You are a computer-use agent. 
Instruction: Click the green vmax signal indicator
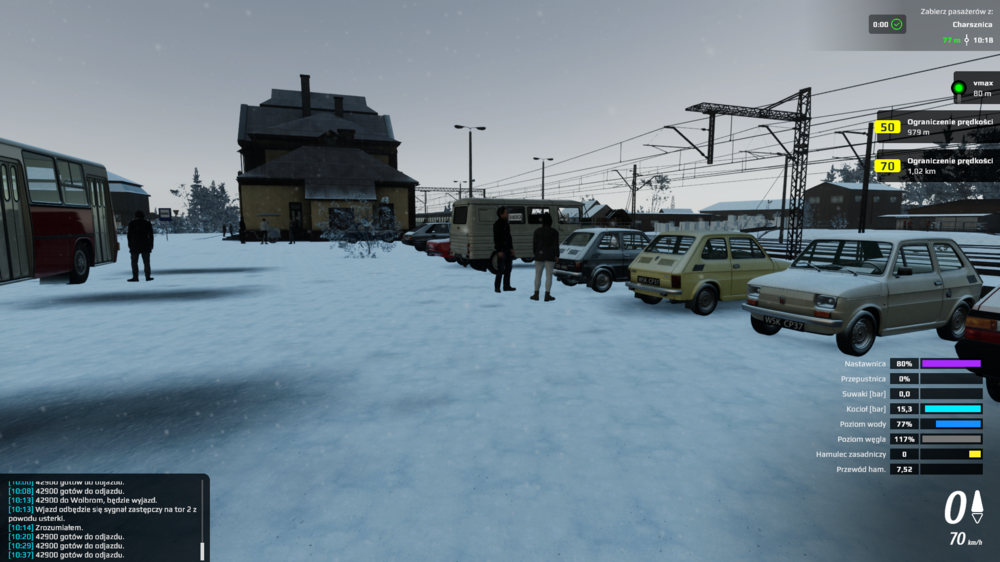958,88
